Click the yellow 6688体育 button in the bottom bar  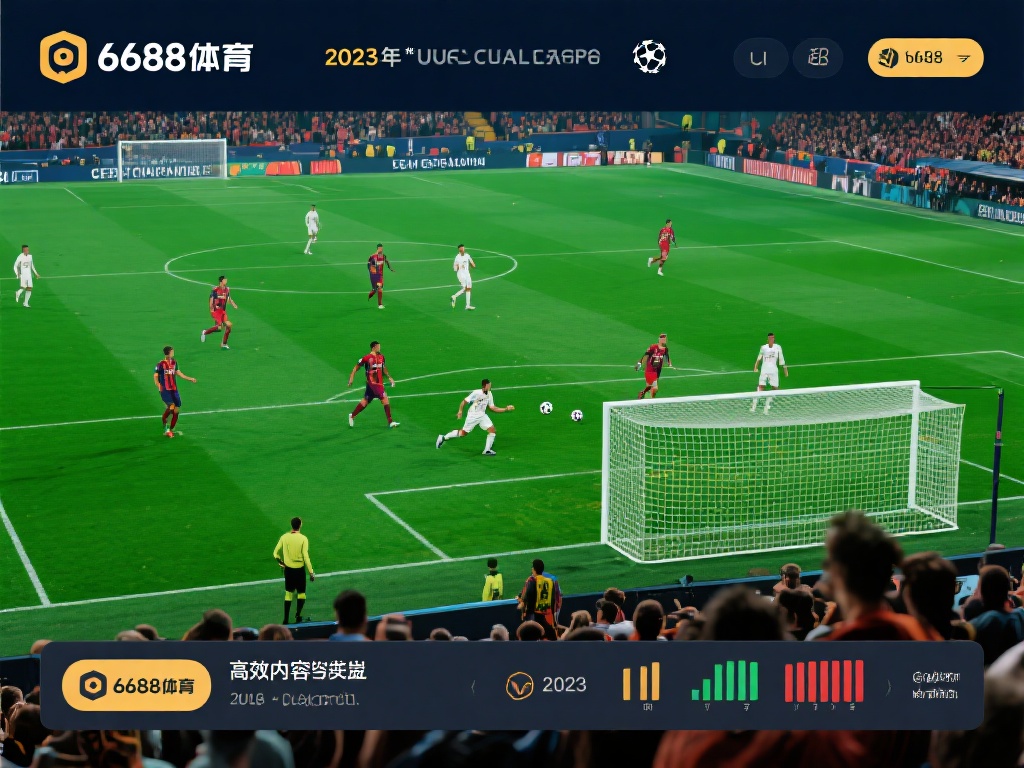point(137,685)
